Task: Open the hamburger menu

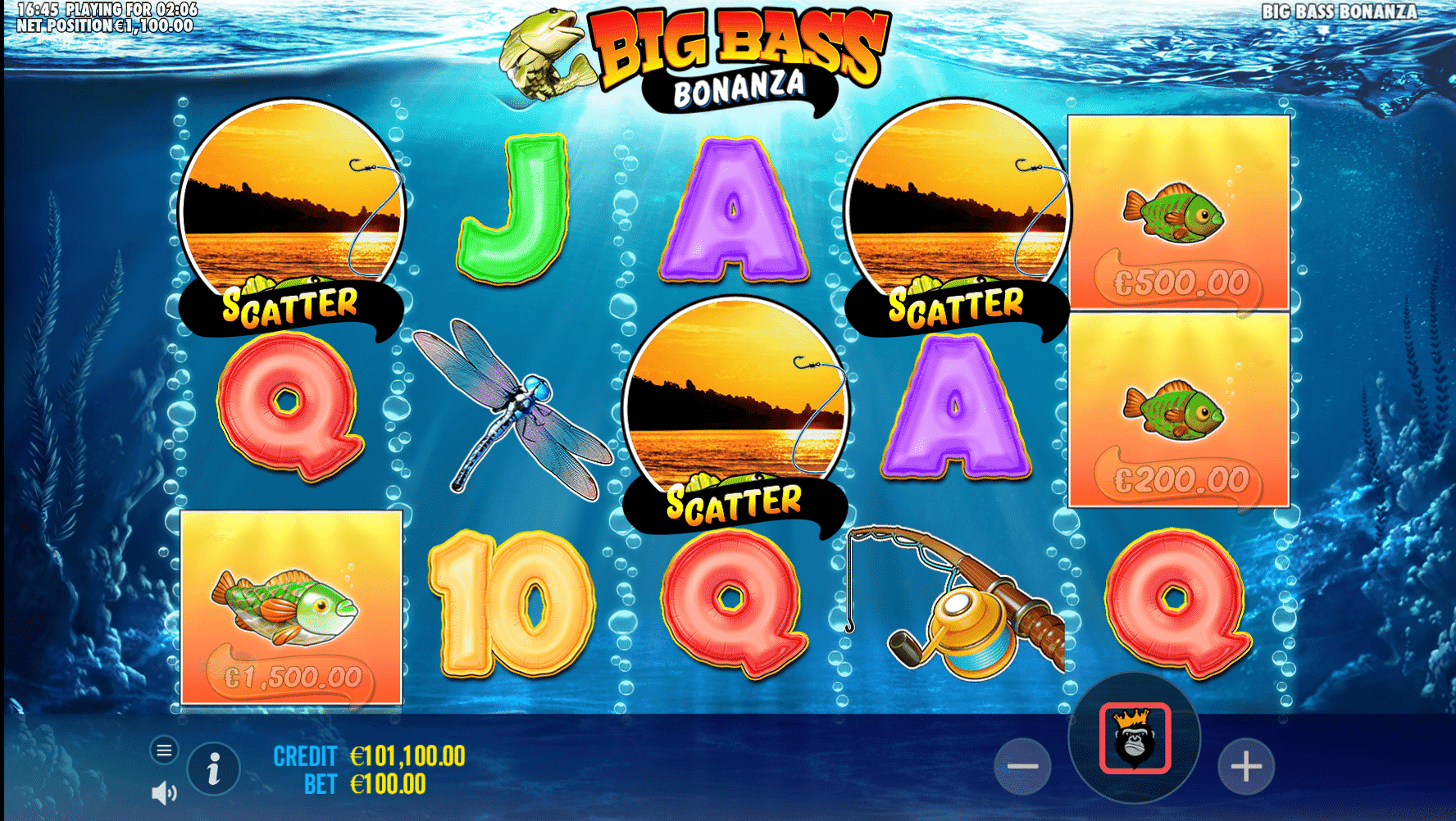Action: coord(165,751)
